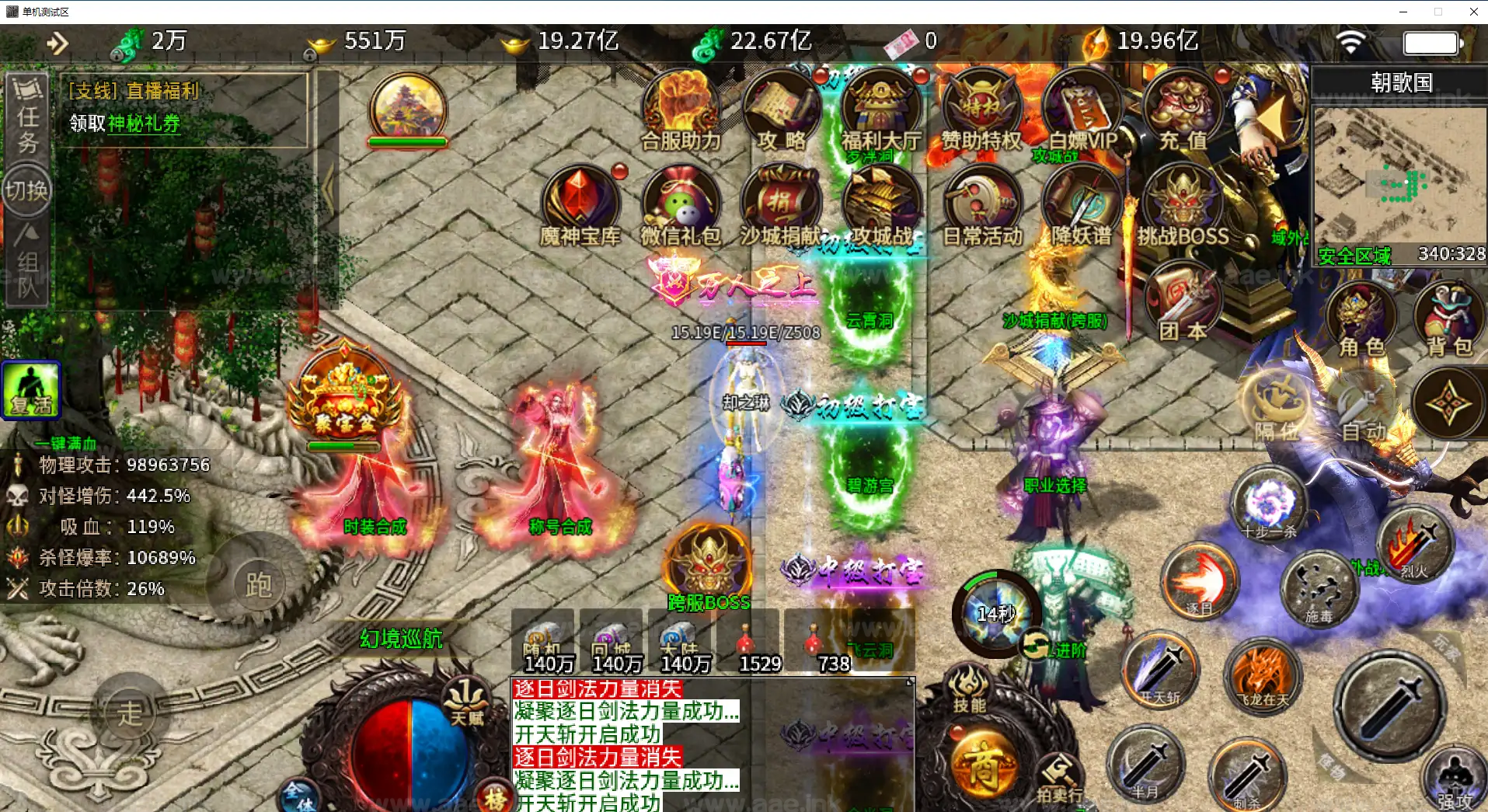Use the 飞龙在天 dragon skill
1488x812 pixels.
(1263, 675)
